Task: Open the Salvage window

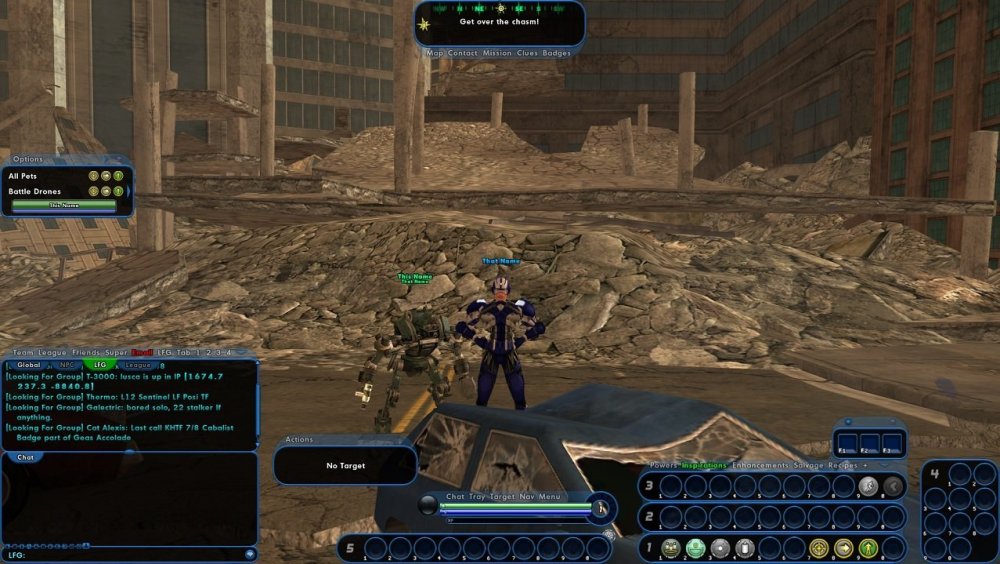Action: point(810,466)
